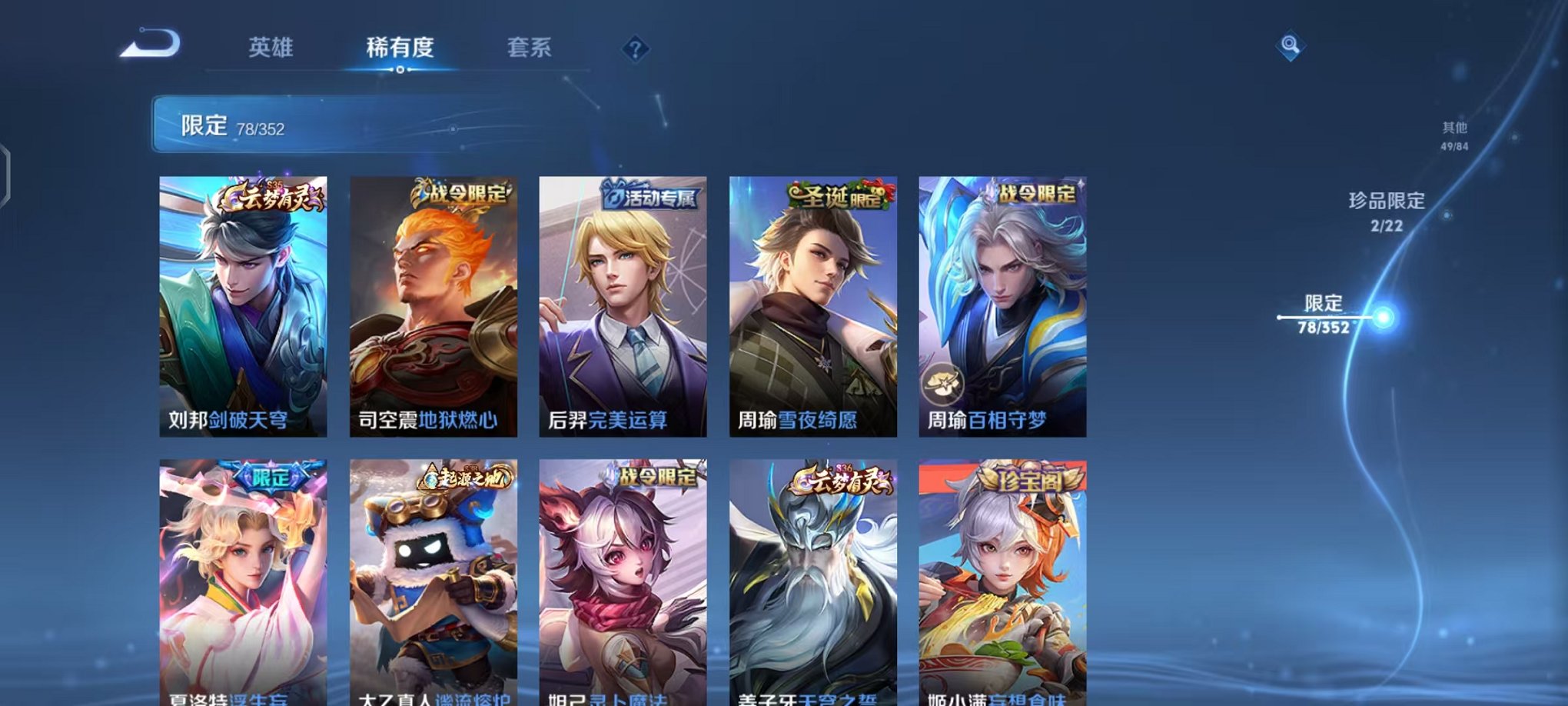Click the 活动专属 badge on 后羿's skin
1568x706 pixels.
(x=652, y=196)
